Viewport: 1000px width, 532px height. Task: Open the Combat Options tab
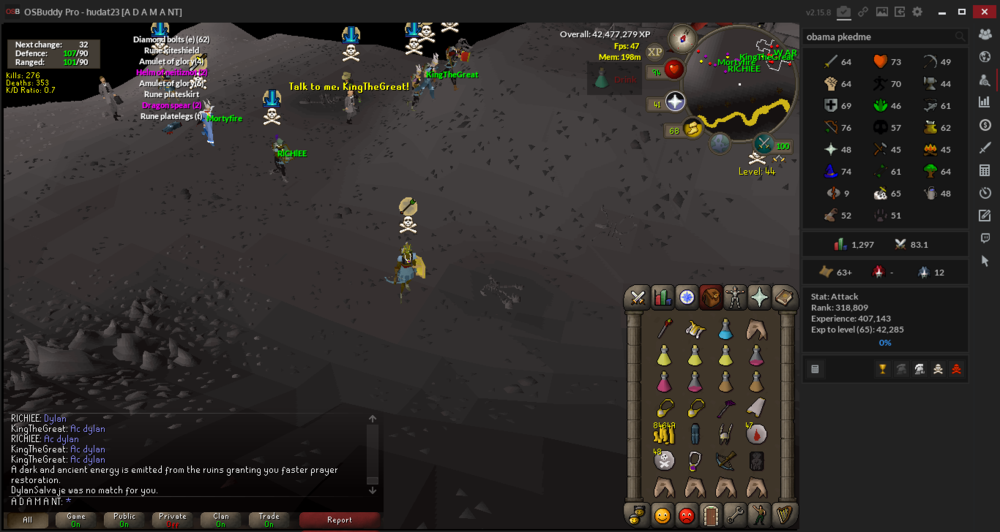(x=637, y=297)
